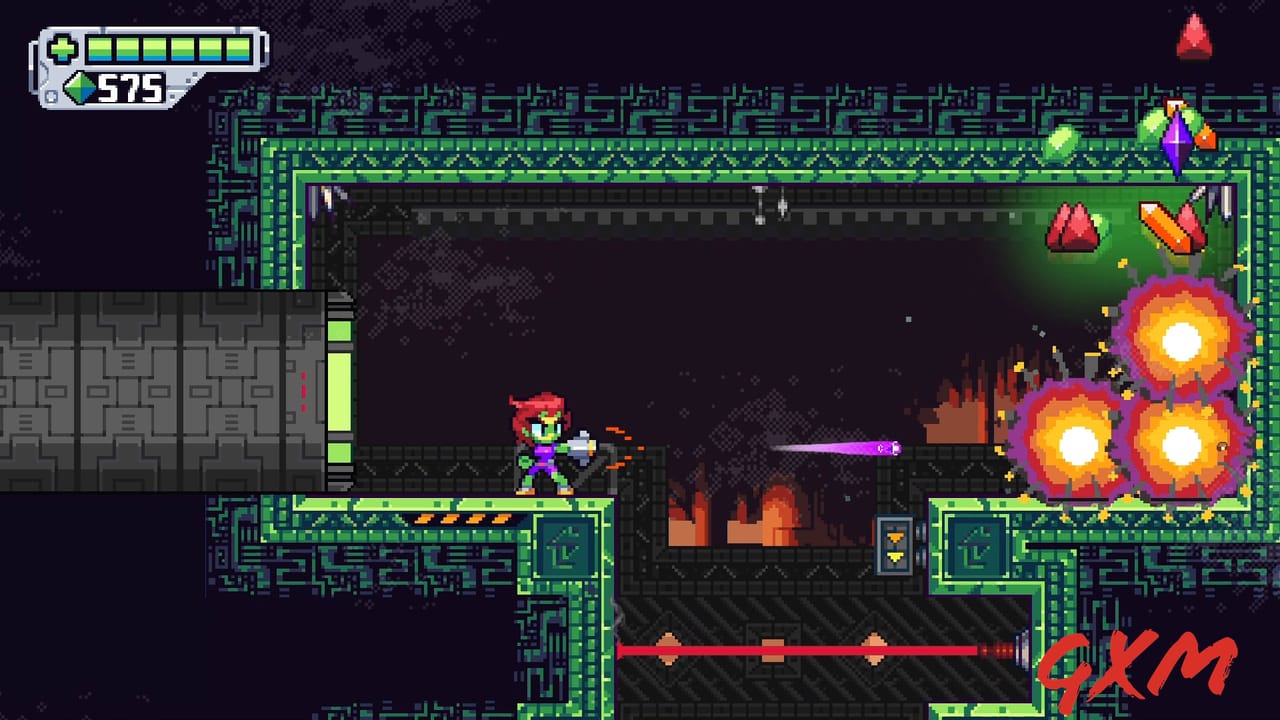
Task: Click the downward arrow button on the elevator panel
Action: (x=896, y=556)
